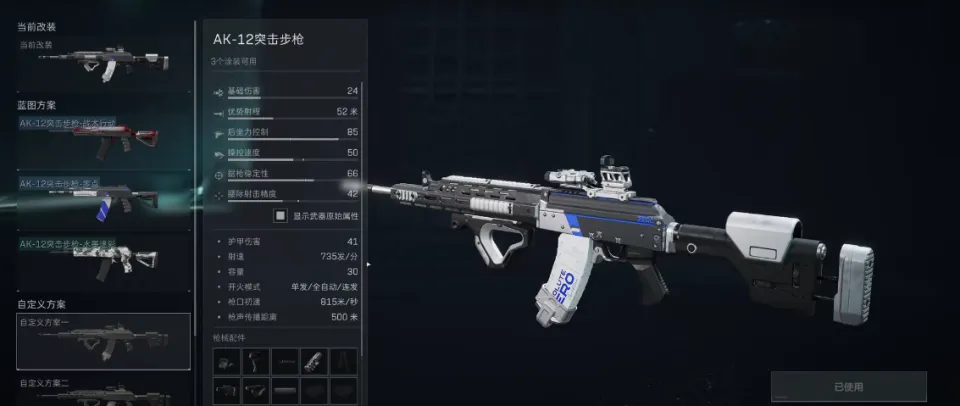Toggle the 显示武器原始属性 checkbox

tap(281, 215)
